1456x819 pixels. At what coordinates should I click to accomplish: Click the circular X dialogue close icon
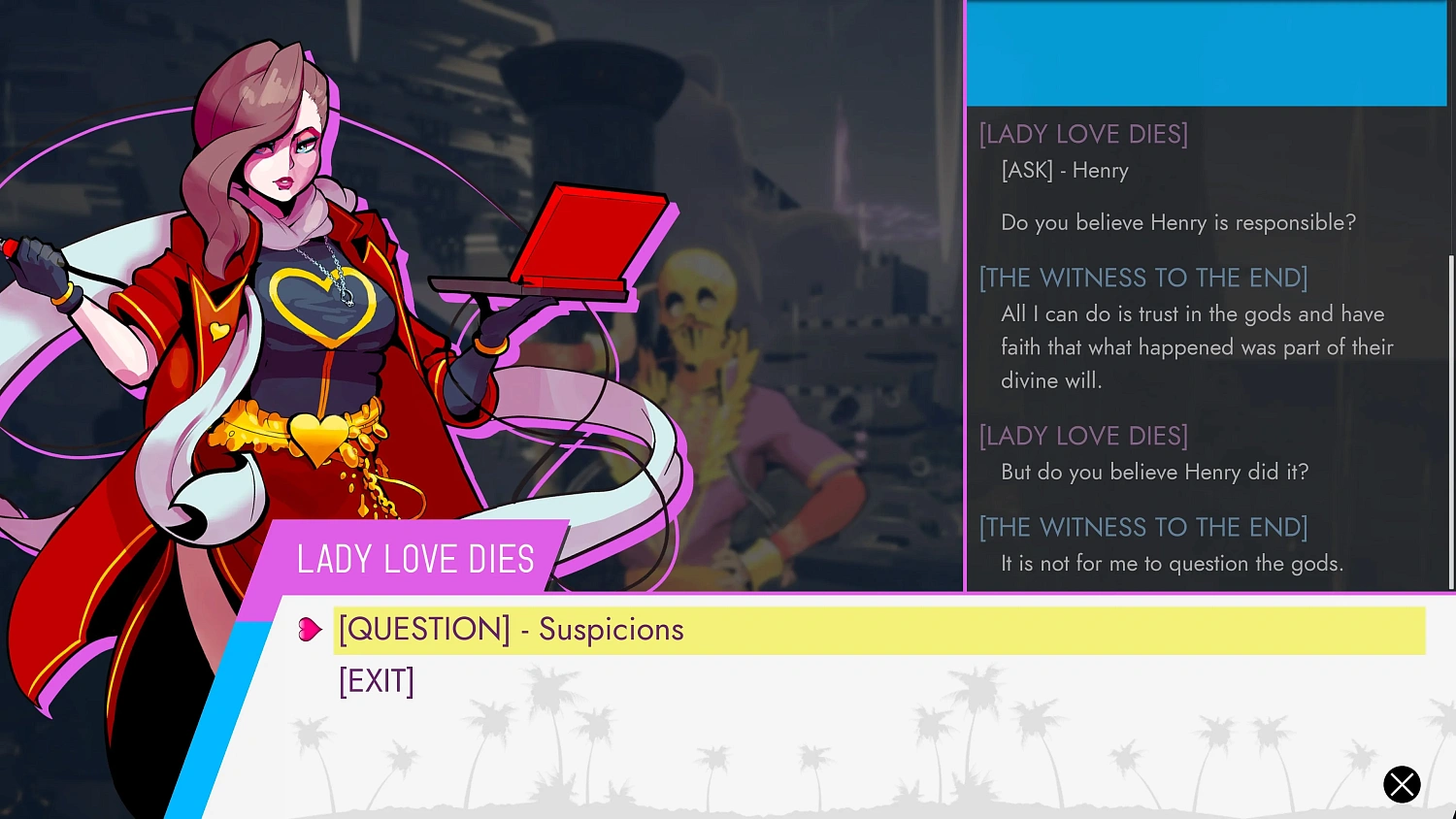[1402, 784]
